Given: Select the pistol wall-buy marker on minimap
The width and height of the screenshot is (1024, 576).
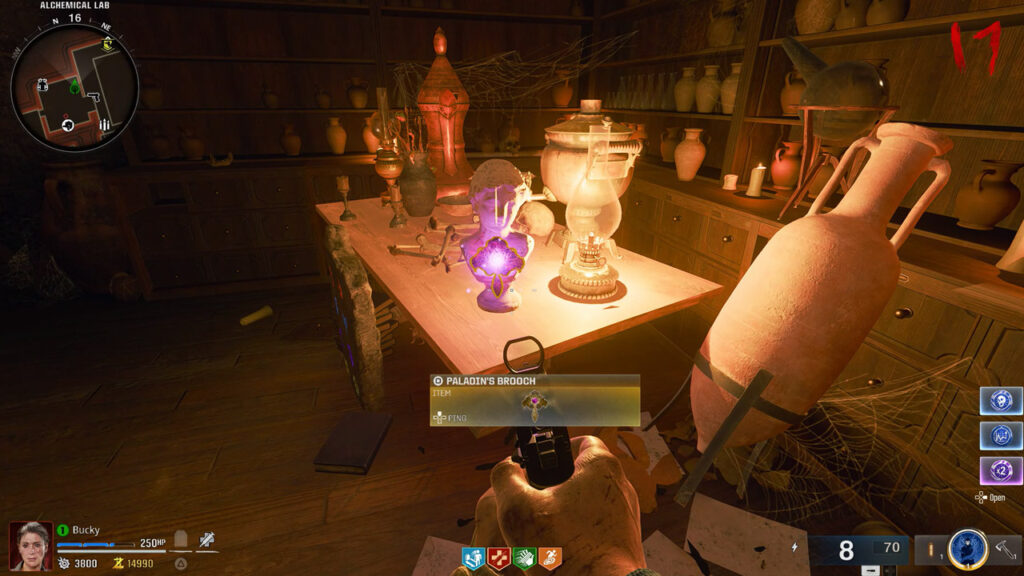Looking at the screenshot, I should (93, 97).
